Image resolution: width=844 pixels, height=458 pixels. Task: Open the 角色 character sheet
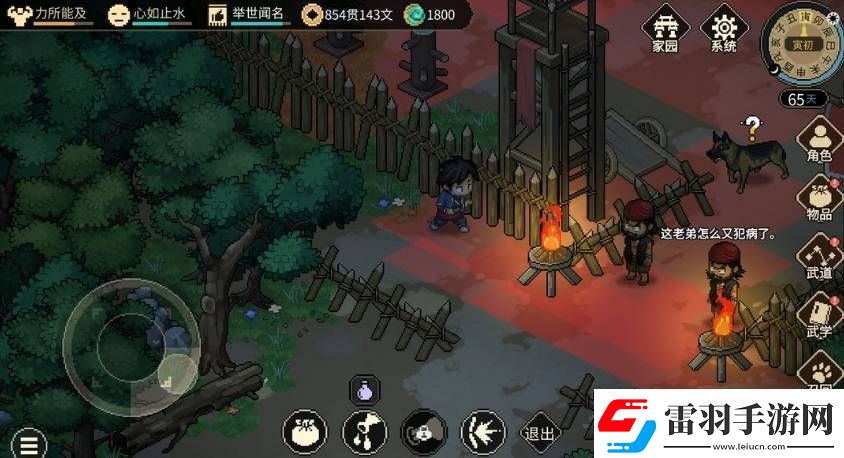(820, 141)
